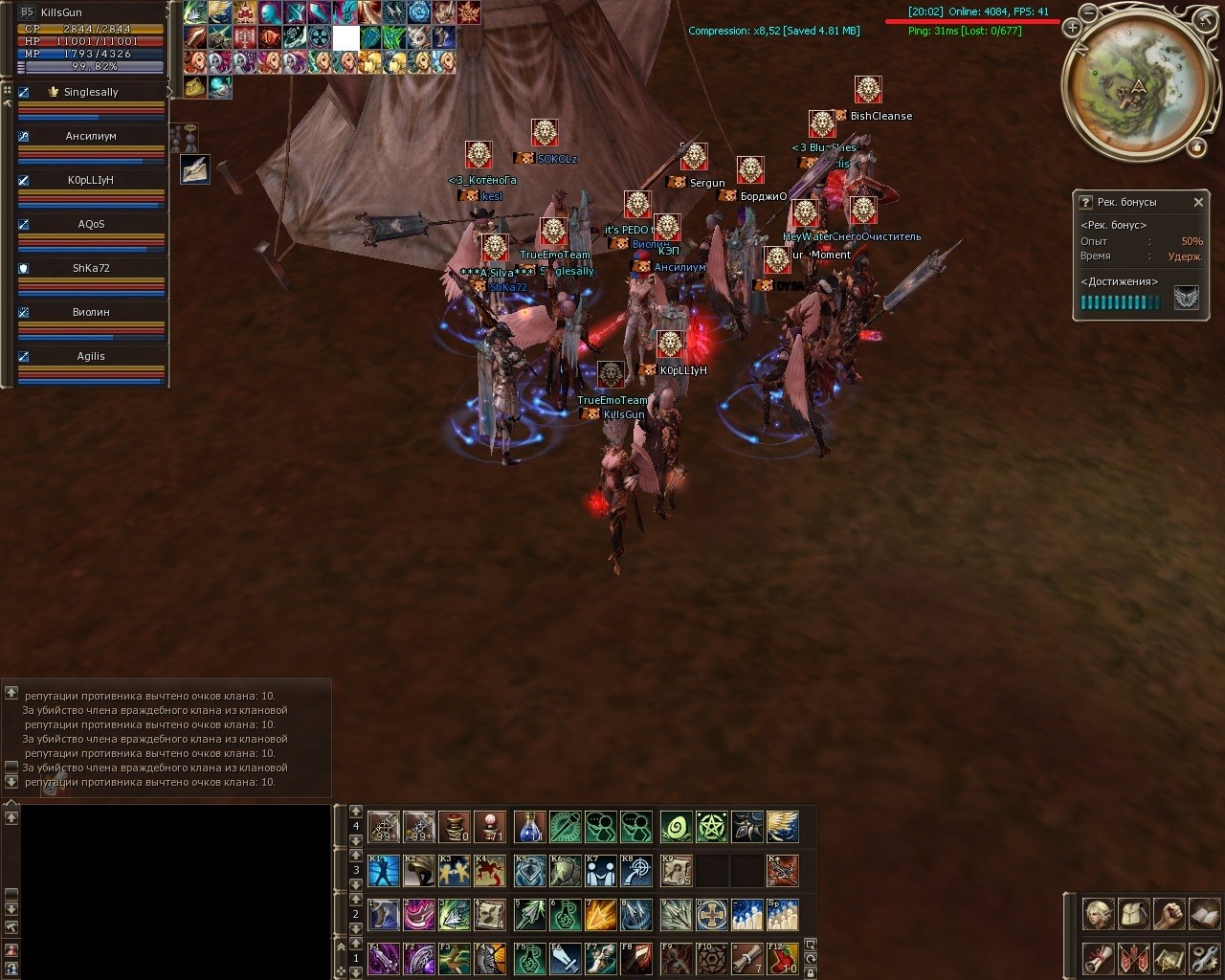Viewport: 1225px width, 980px height.
Task: Open the system menu wrench icon
Action: click(x=1203, y=957)
